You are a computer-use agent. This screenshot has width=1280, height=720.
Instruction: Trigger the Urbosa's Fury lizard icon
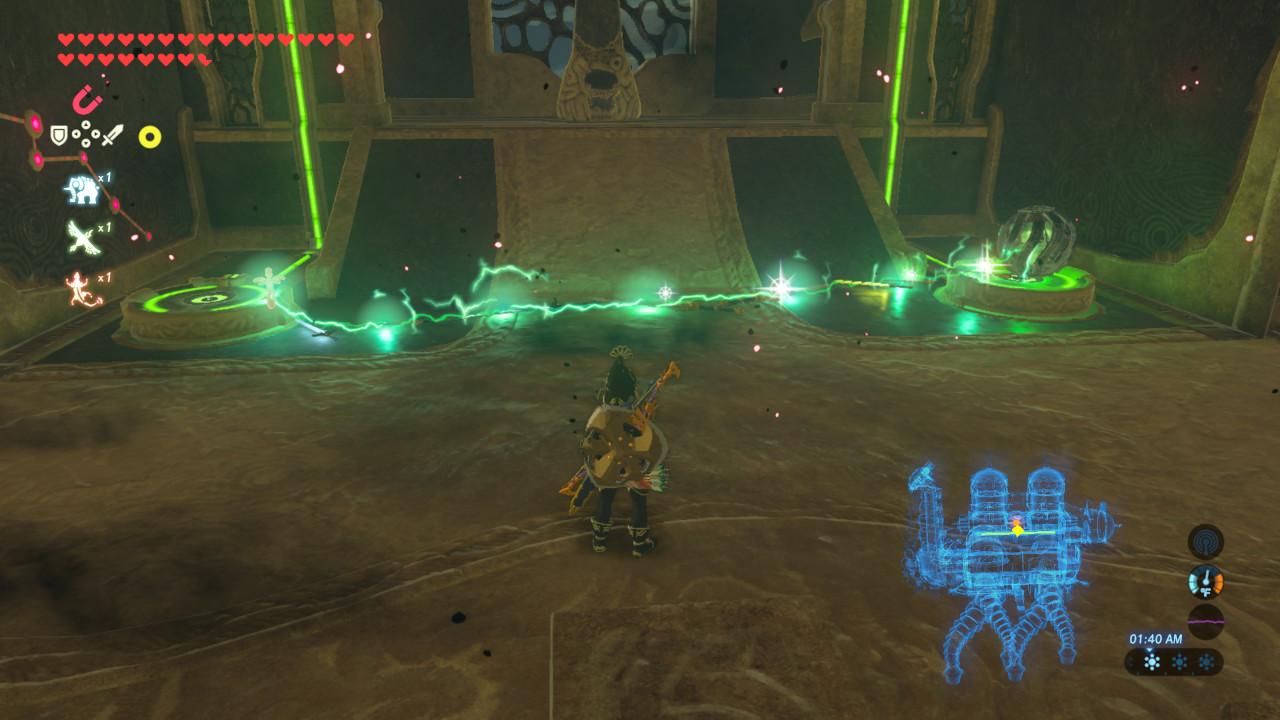coord(82,287)
